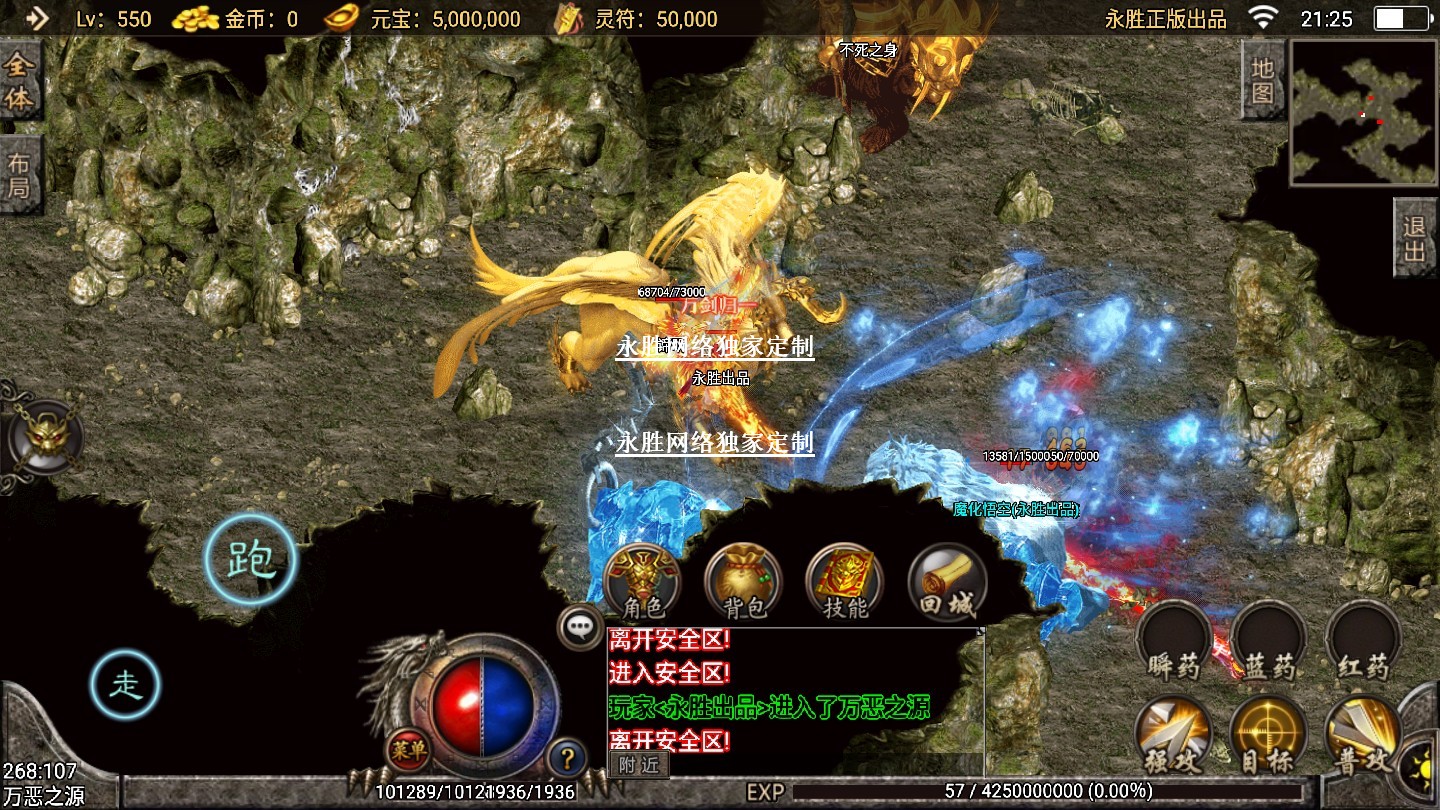This screenshot has height=810, width=1440.
Task: Open the 背包 bag inventory
Action: (743, 582)
